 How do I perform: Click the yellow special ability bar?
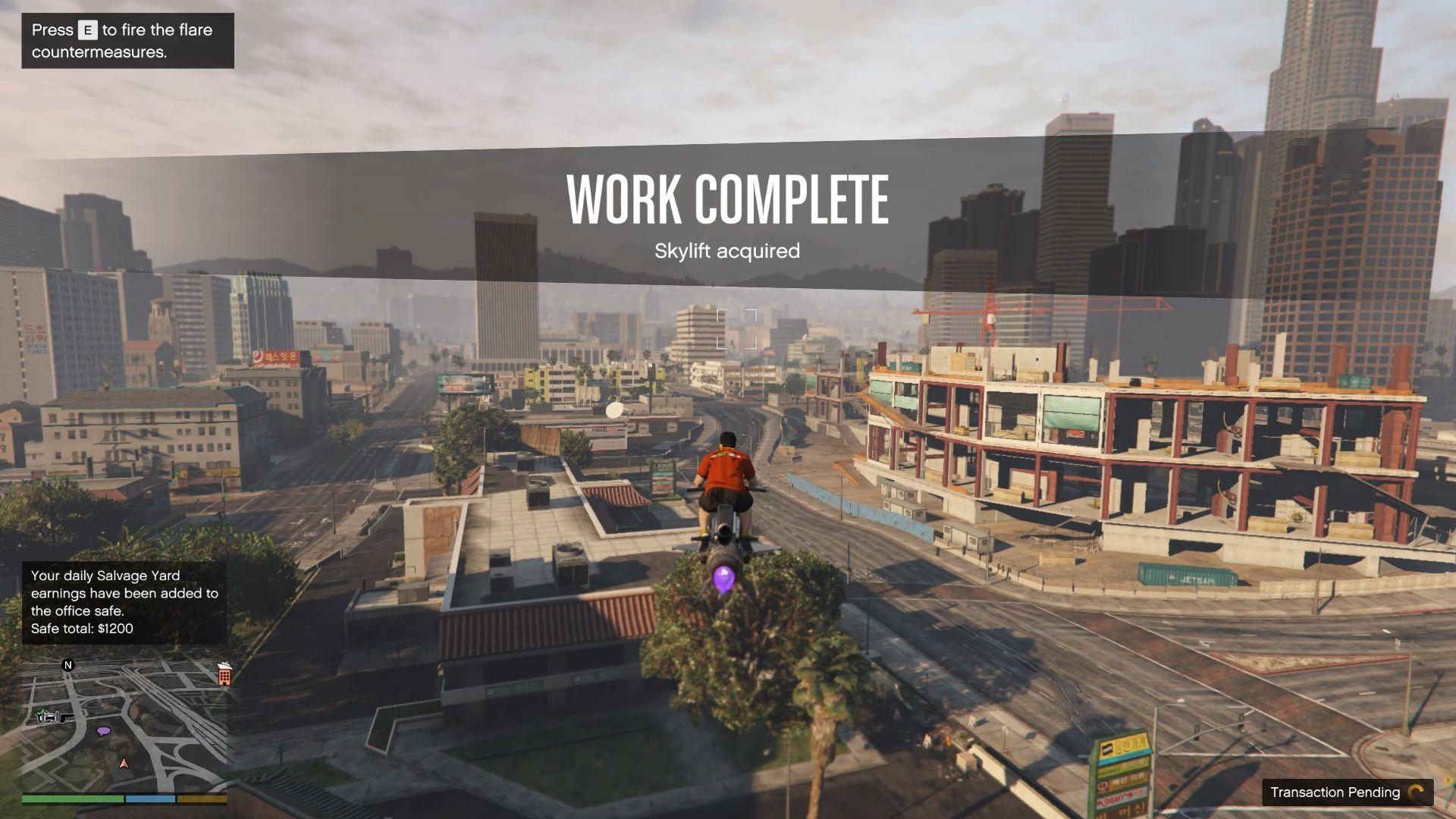pyautogui.click(x=201, y=799)
